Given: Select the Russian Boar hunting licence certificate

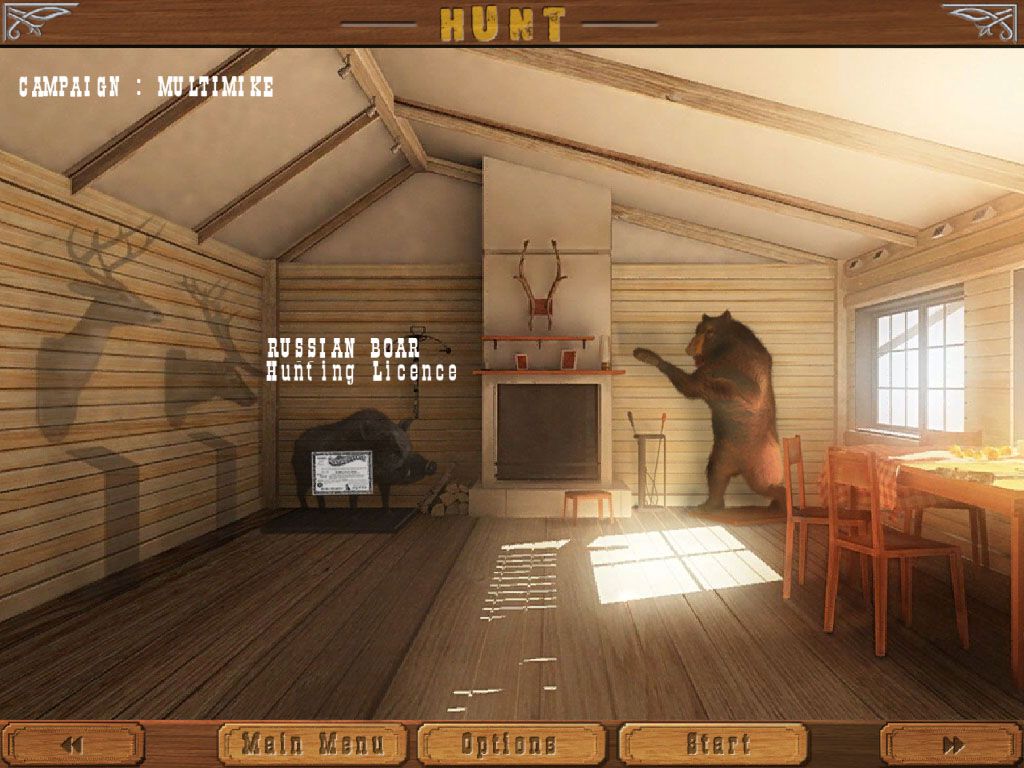Looking at the screenshot, I should [341, 472].
